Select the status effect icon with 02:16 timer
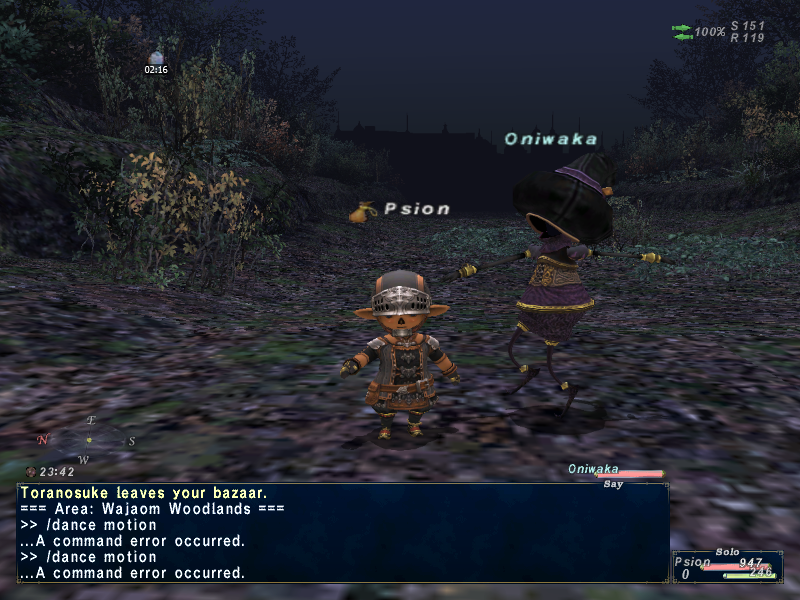Image resolution: width=800 pixels, height=600 pixels. [155, 58]
